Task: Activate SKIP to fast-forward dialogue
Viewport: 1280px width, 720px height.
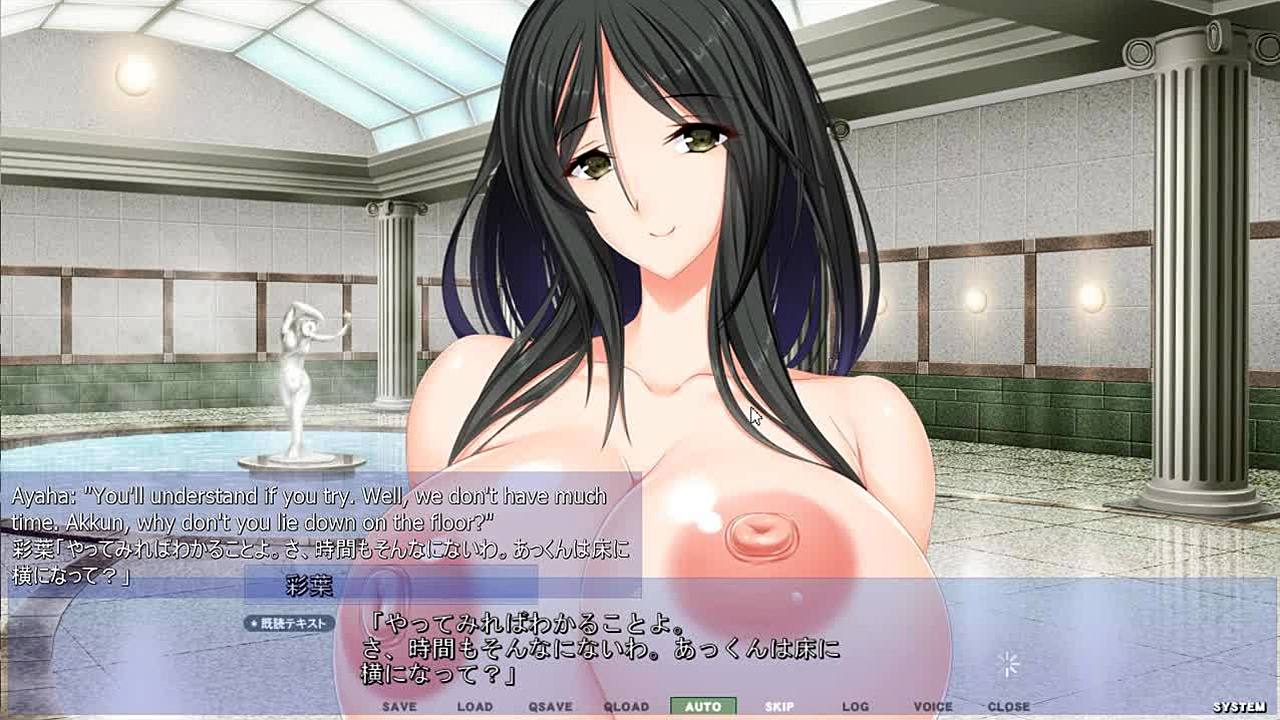Action: pos(779,706)
